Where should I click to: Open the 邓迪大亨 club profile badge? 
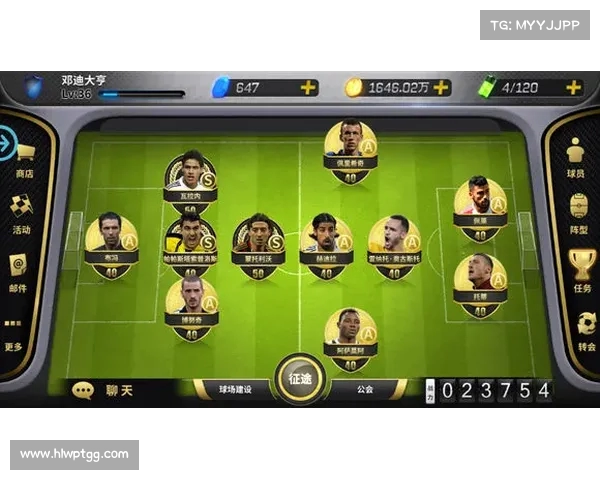pos(37,87)
